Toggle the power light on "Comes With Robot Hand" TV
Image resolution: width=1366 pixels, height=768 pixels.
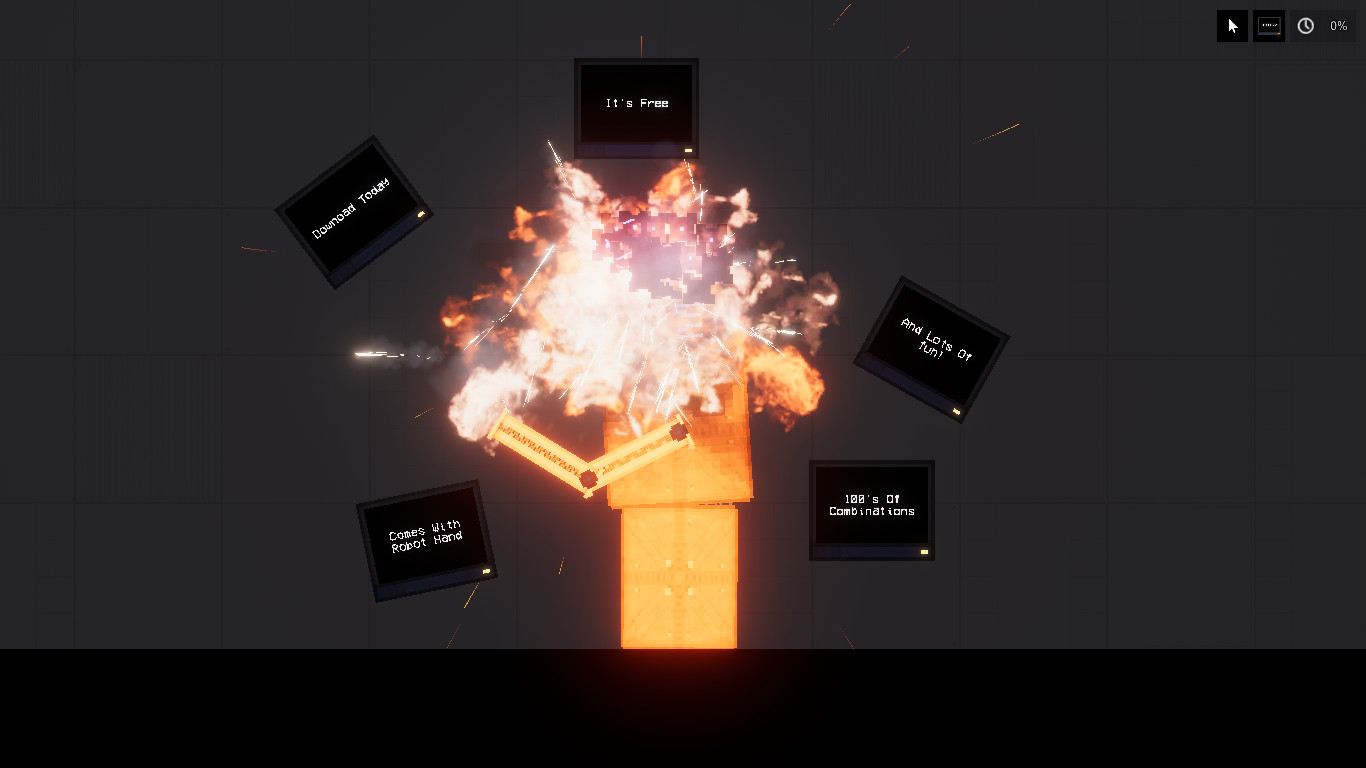pyautogui.click(x=484, y=572)
